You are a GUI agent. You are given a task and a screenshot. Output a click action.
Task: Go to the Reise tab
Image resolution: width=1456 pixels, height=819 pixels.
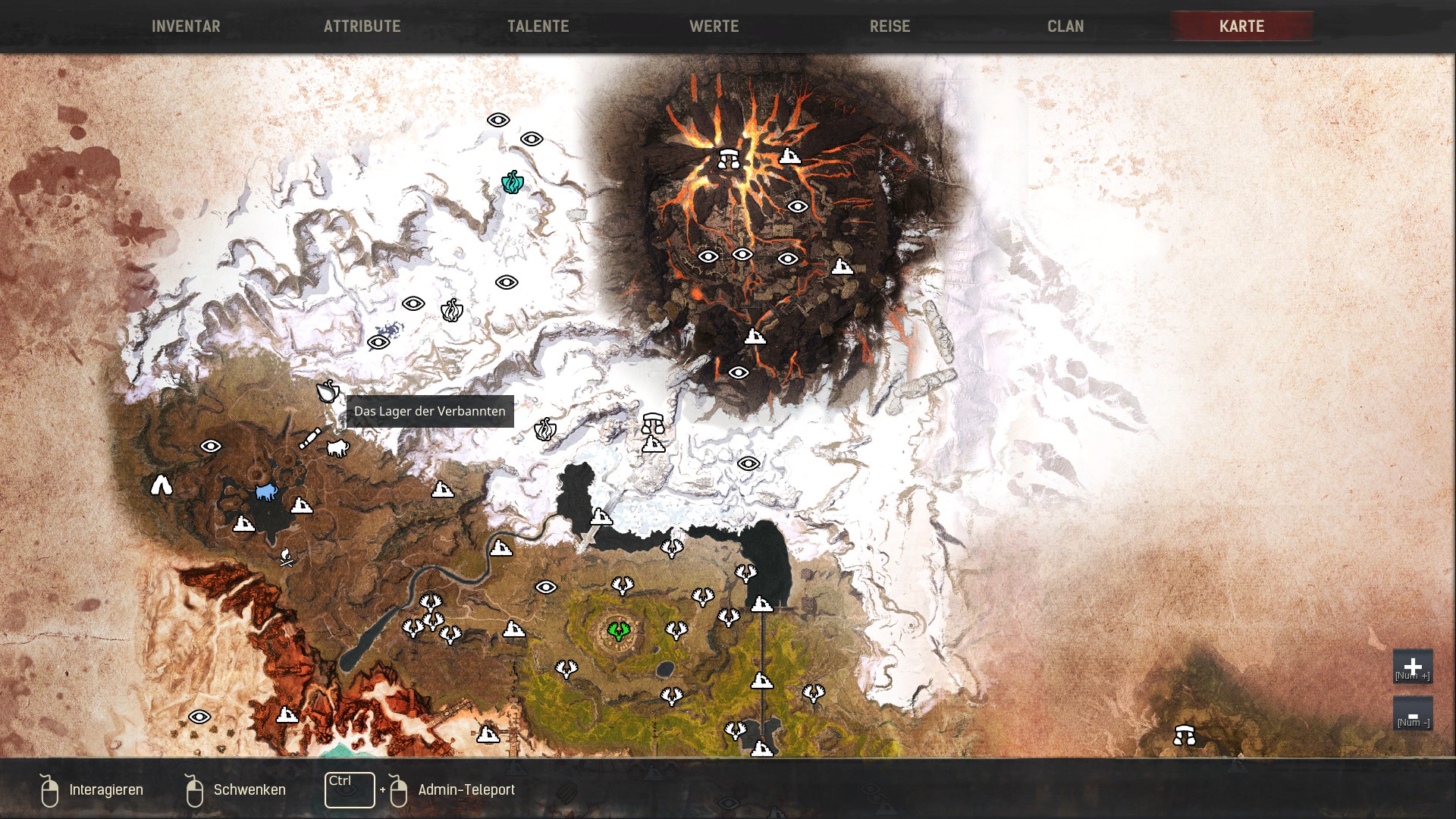890,27
